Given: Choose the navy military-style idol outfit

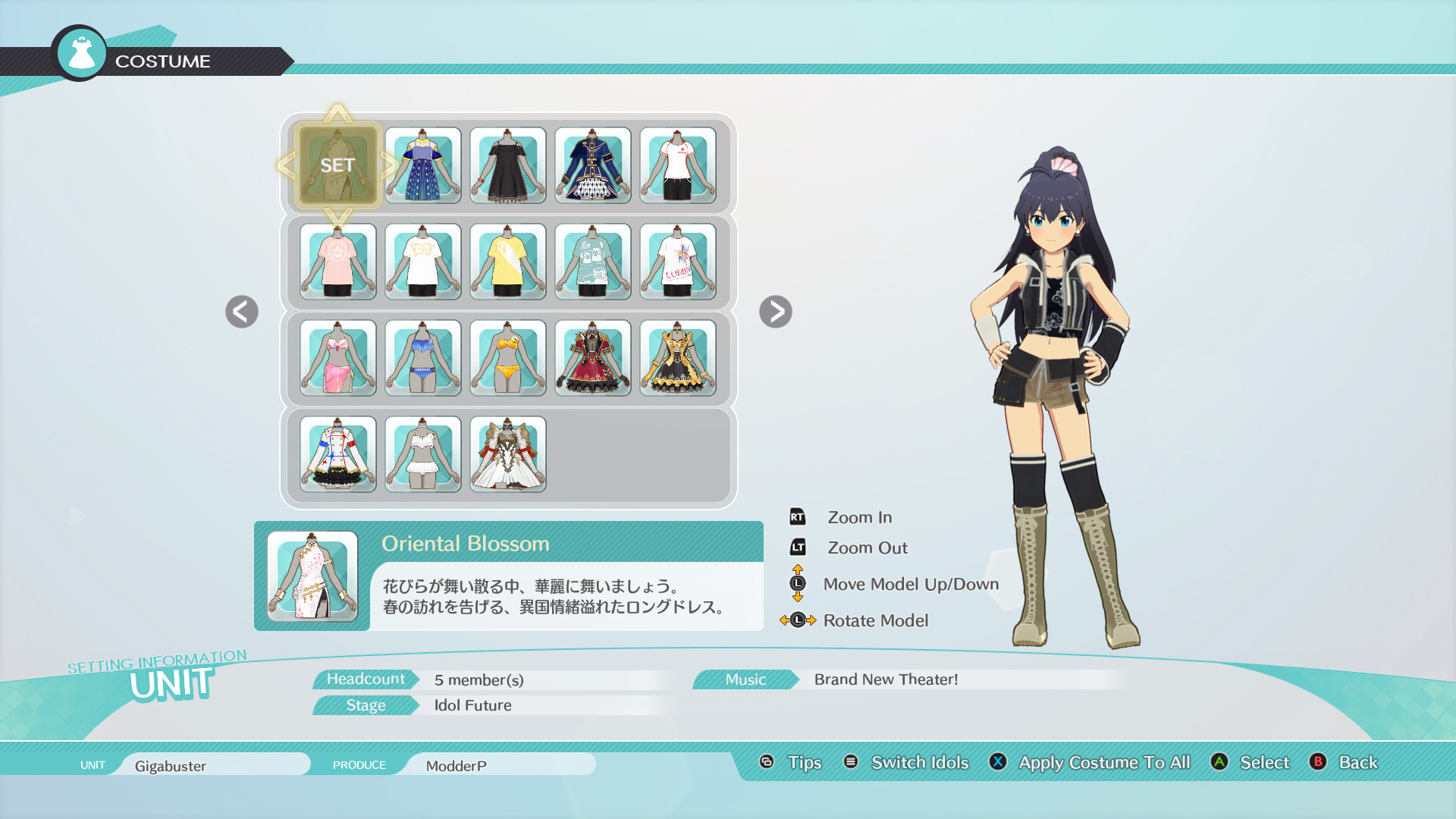Looking at the screenshot, I should pos(593,165).
